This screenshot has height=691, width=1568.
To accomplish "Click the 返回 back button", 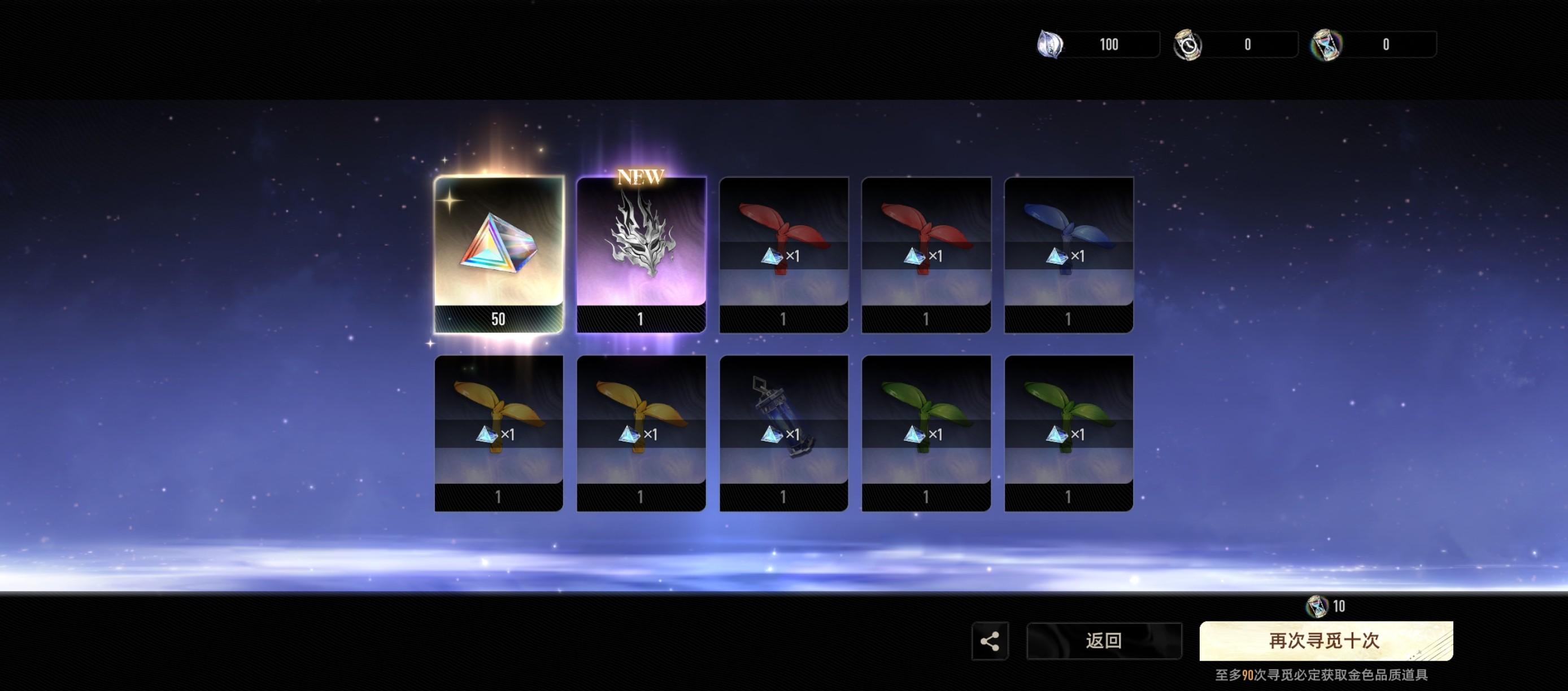I will (x=1104, y=641).
